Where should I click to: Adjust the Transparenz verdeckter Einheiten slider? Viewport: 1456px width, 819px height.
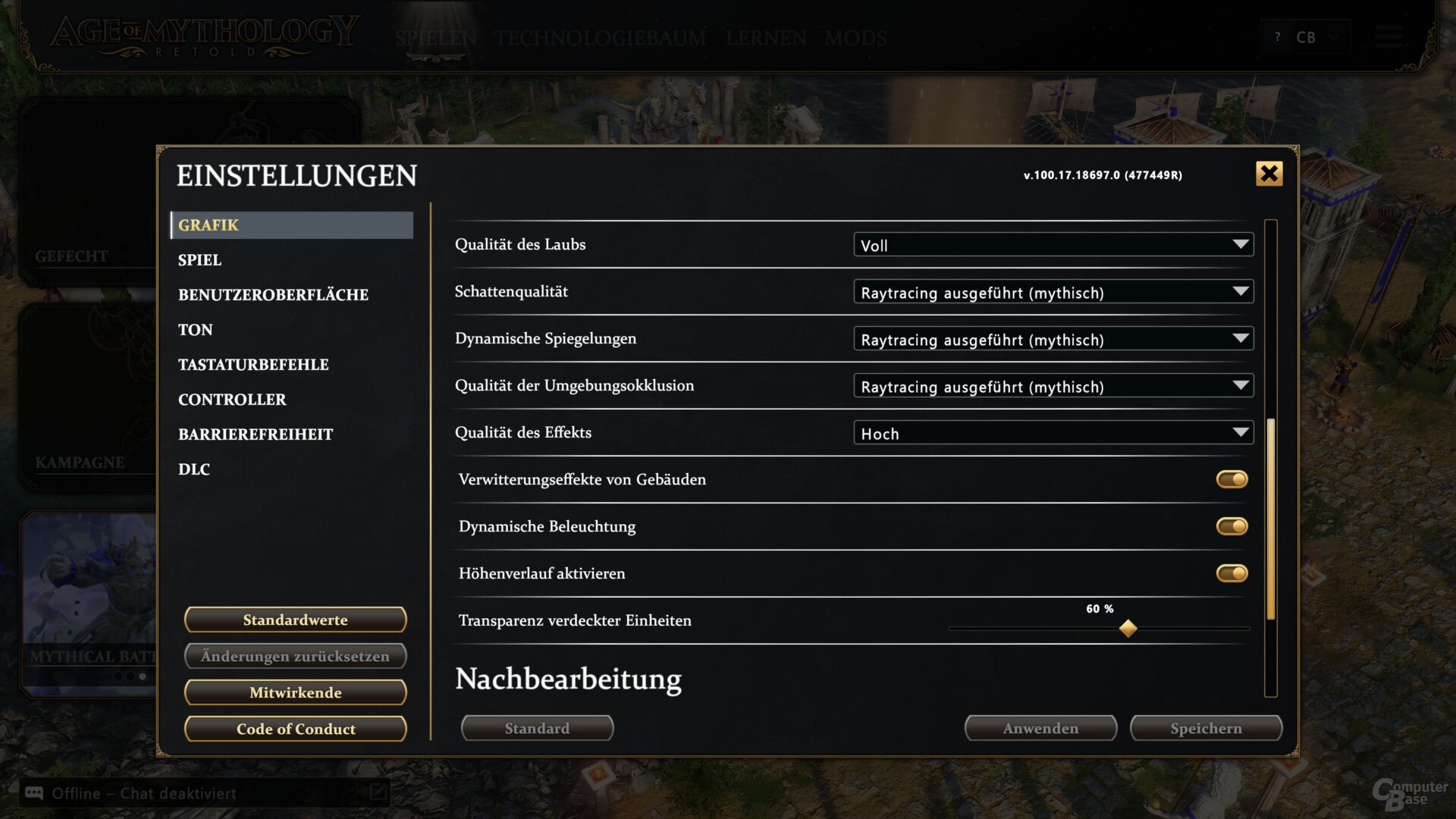tap(1128, 628)
